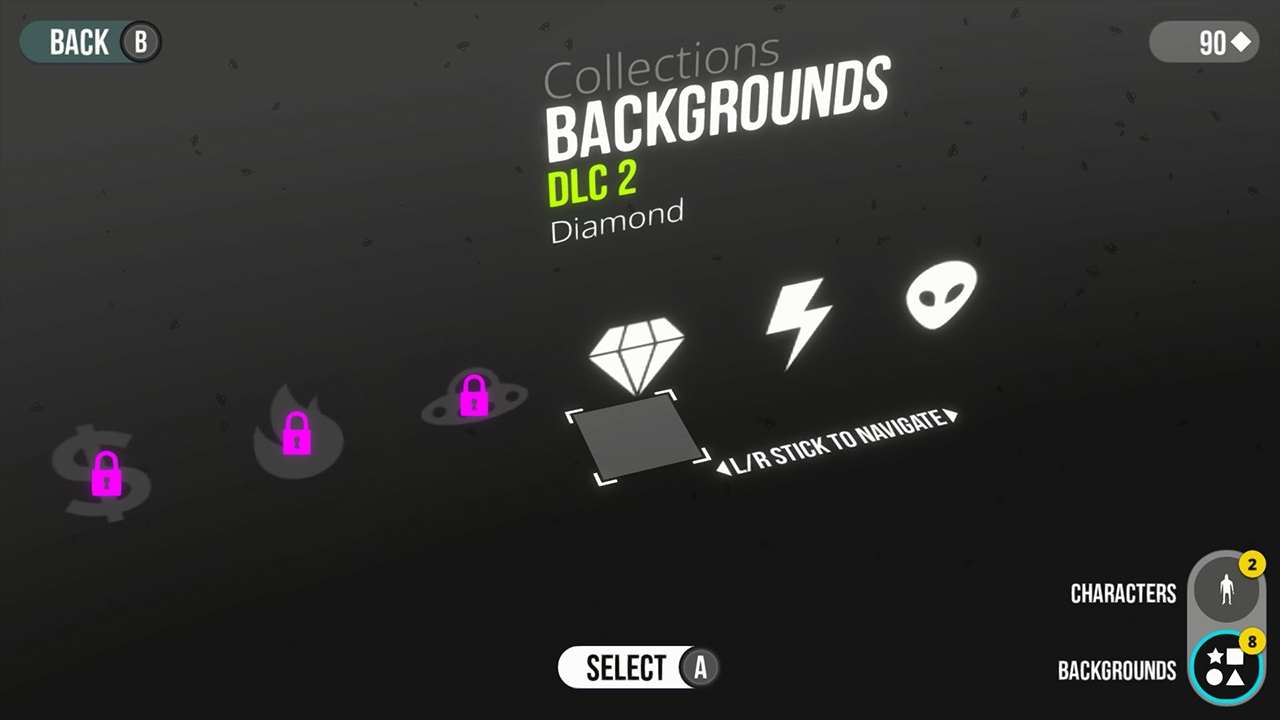Click the diamond currency icon showing 90
1280x720 pixels.
1204,42
